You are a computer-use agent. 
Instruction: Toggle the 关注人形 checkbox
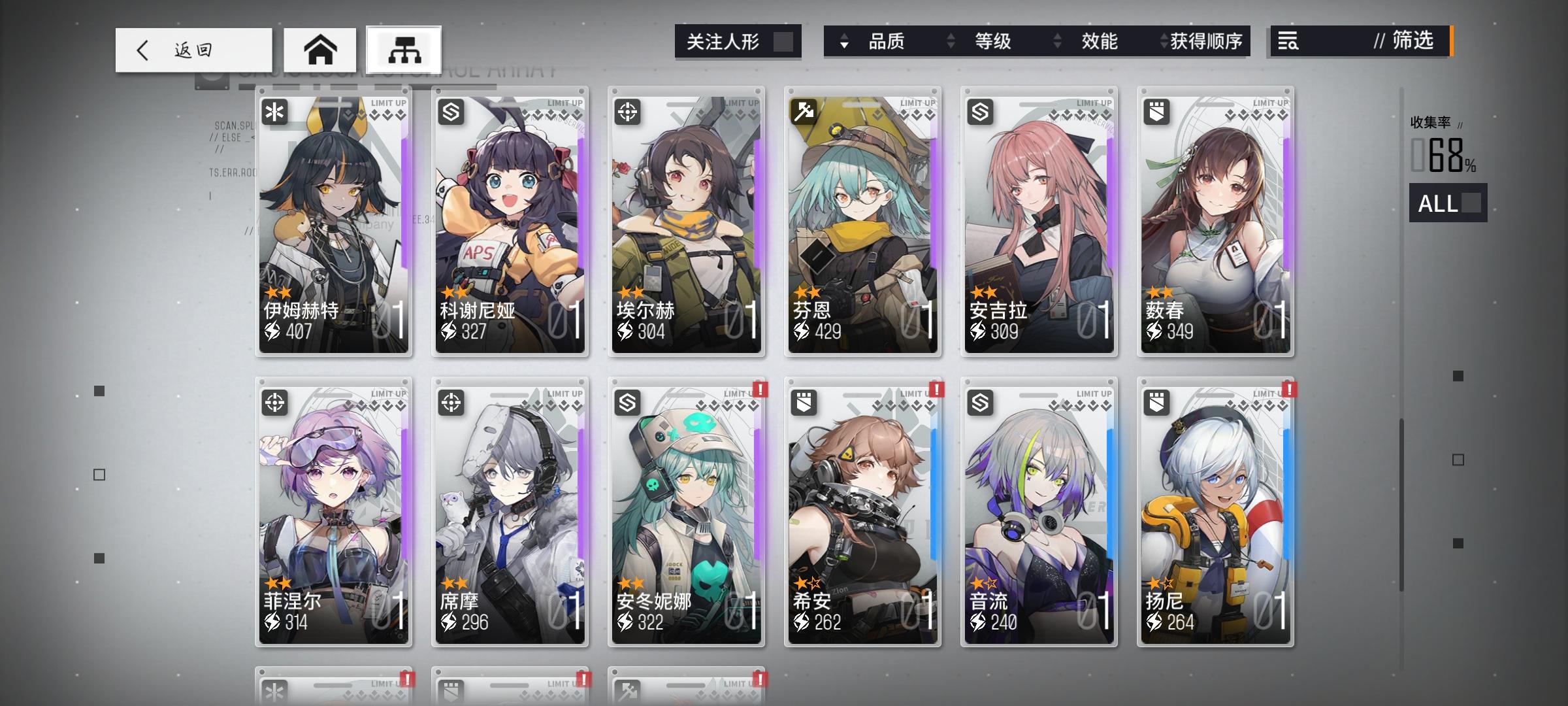pyautogui.click(x=787, y=41)
